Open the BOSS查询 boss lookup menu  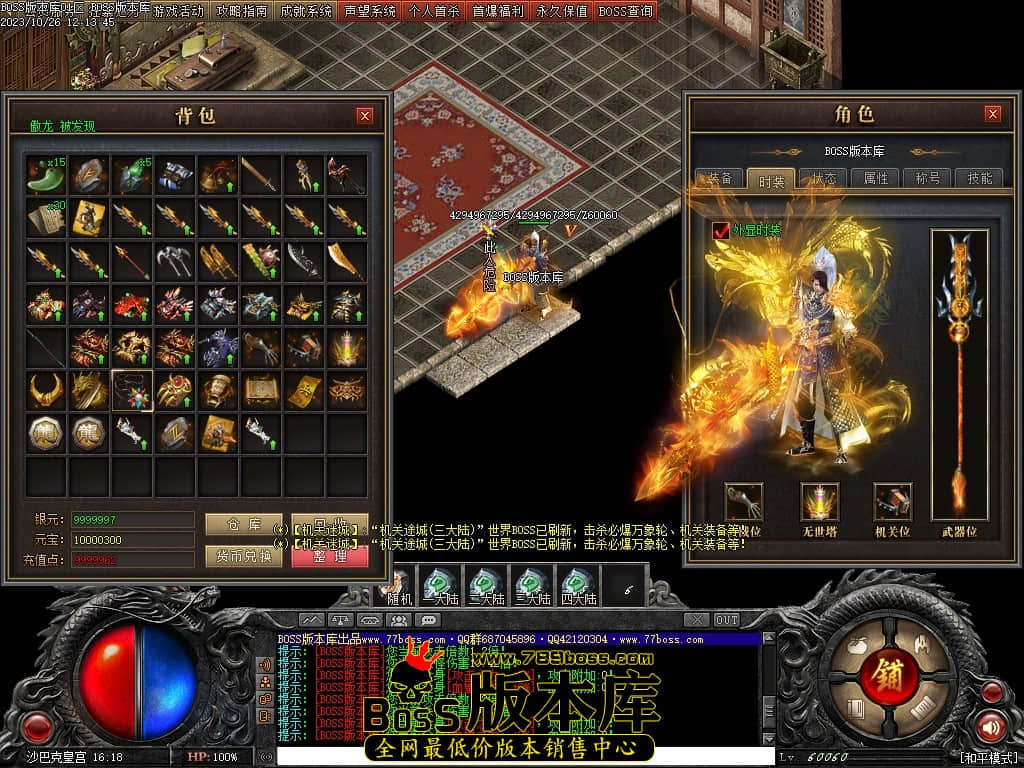click(x=626, y=11)
